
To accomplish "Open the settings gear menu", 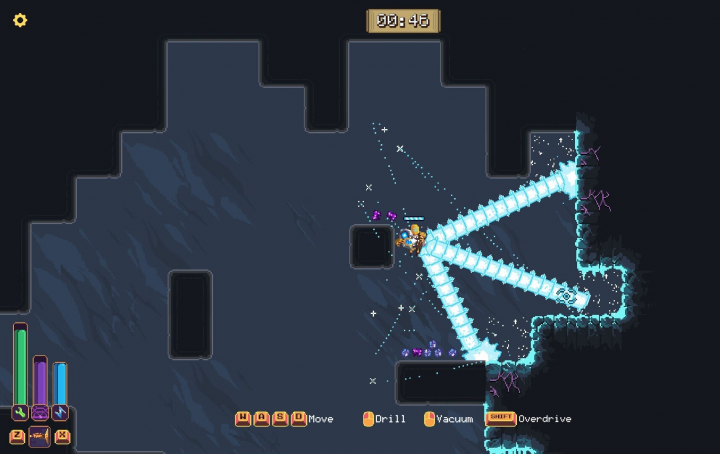I will [20, 20].
